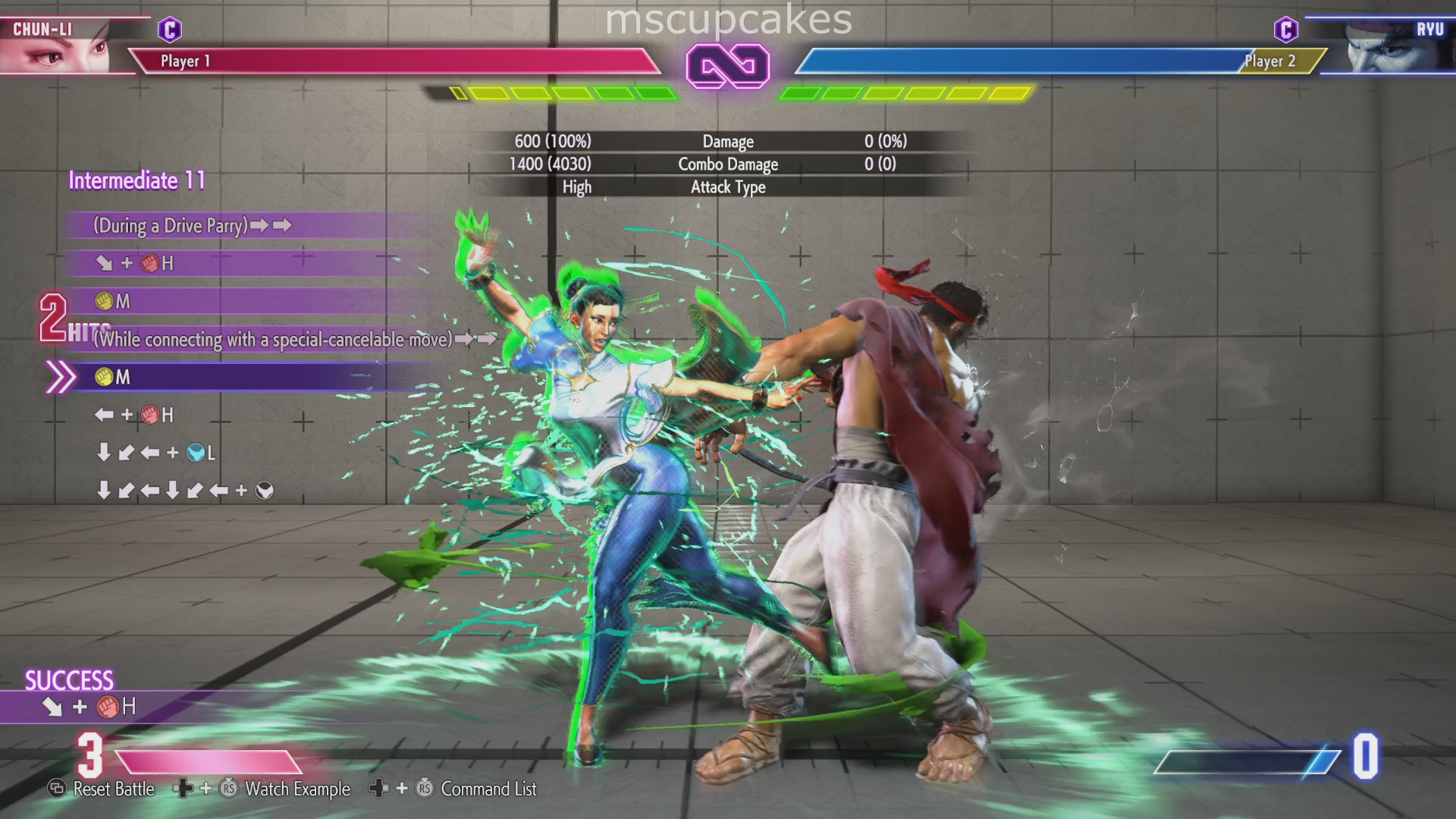The height and width of the screenshot is (819, 1456).
Task: Select the highlighted current medium punch step
Action: [x=113, y=377]
